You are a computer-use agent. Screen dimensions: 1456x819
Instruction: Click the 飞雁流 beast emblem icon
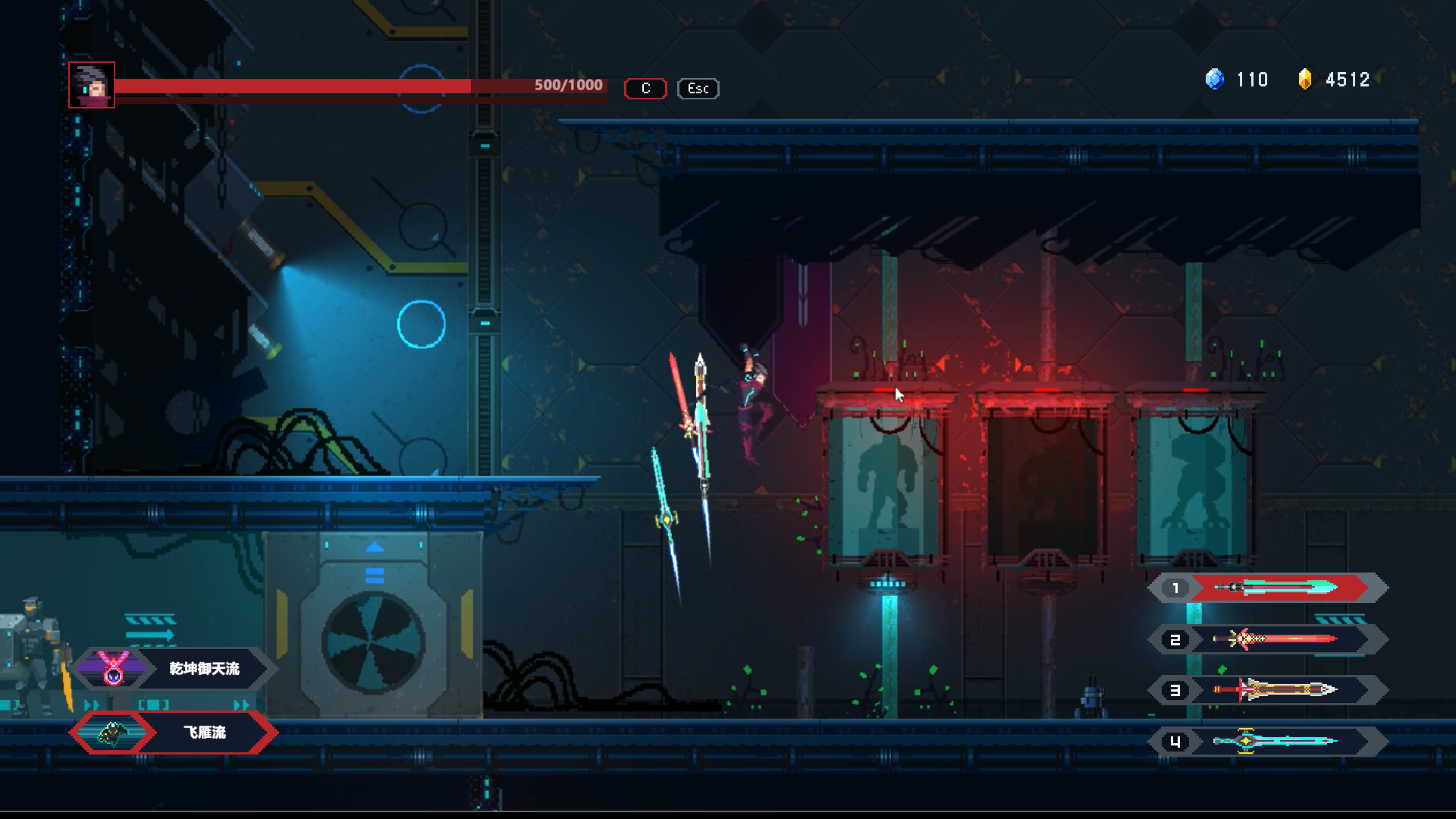coord(111,733)
